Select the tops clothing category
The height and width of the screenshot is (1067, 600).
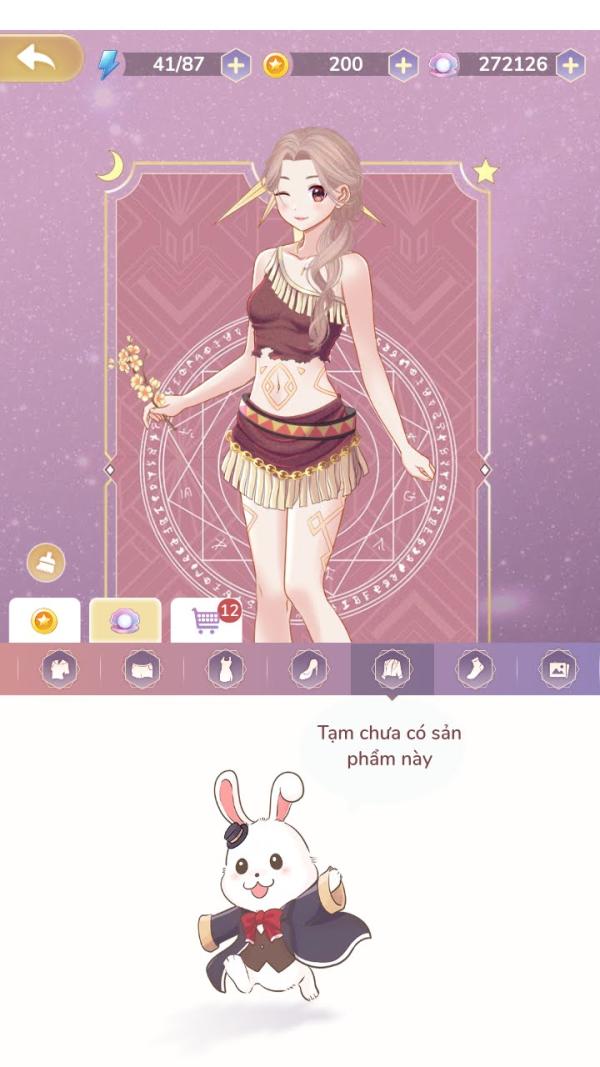coord(58,669)
